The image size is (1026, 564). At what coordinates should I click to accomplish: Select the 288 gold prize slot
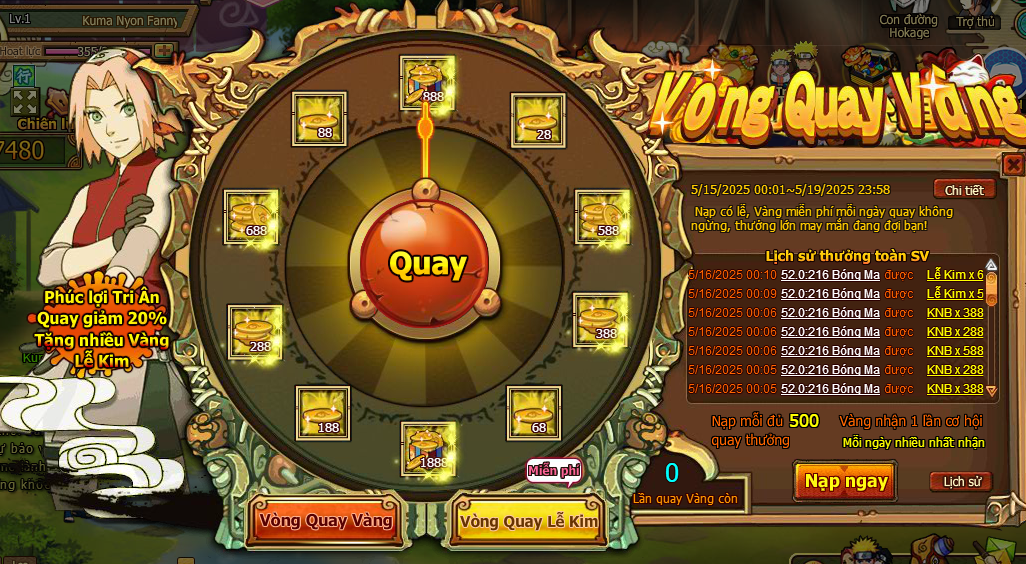tap(255, 333)
